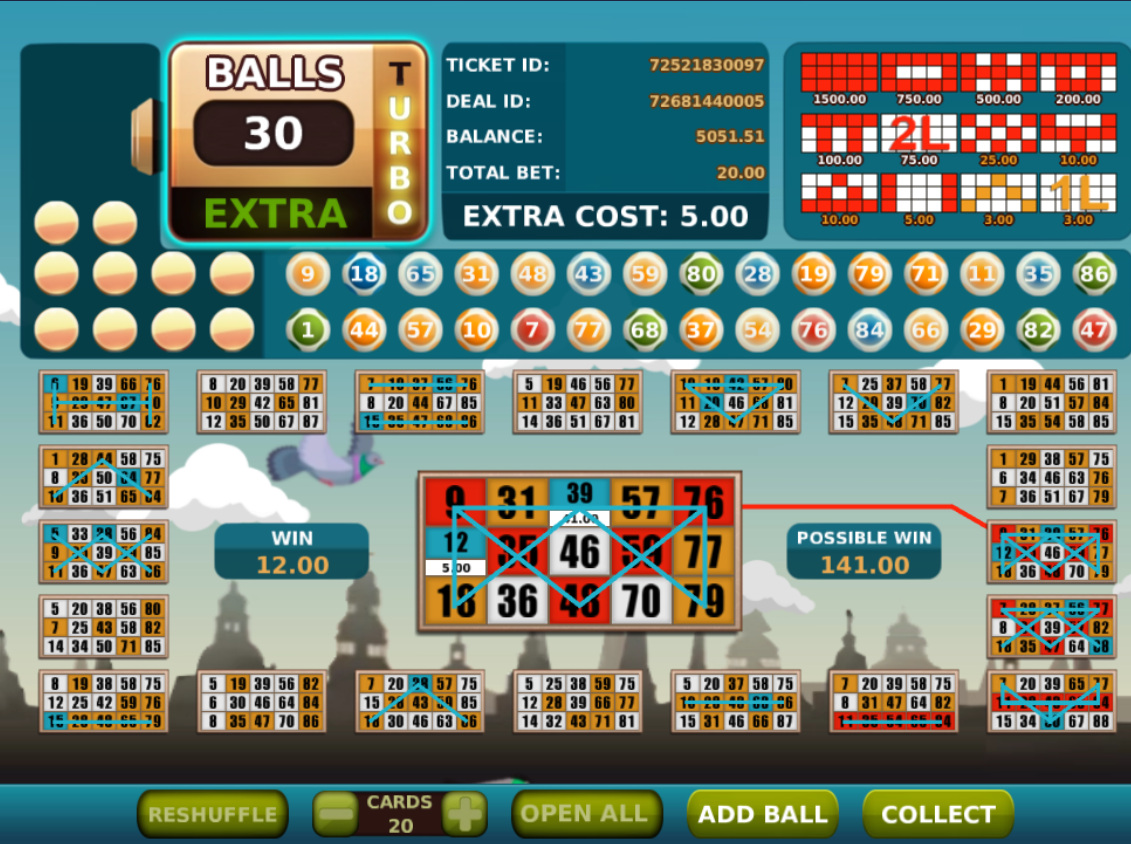Reshuffle the bingo cards
This screenshot has height=844, width=1131.
point(212,814)
